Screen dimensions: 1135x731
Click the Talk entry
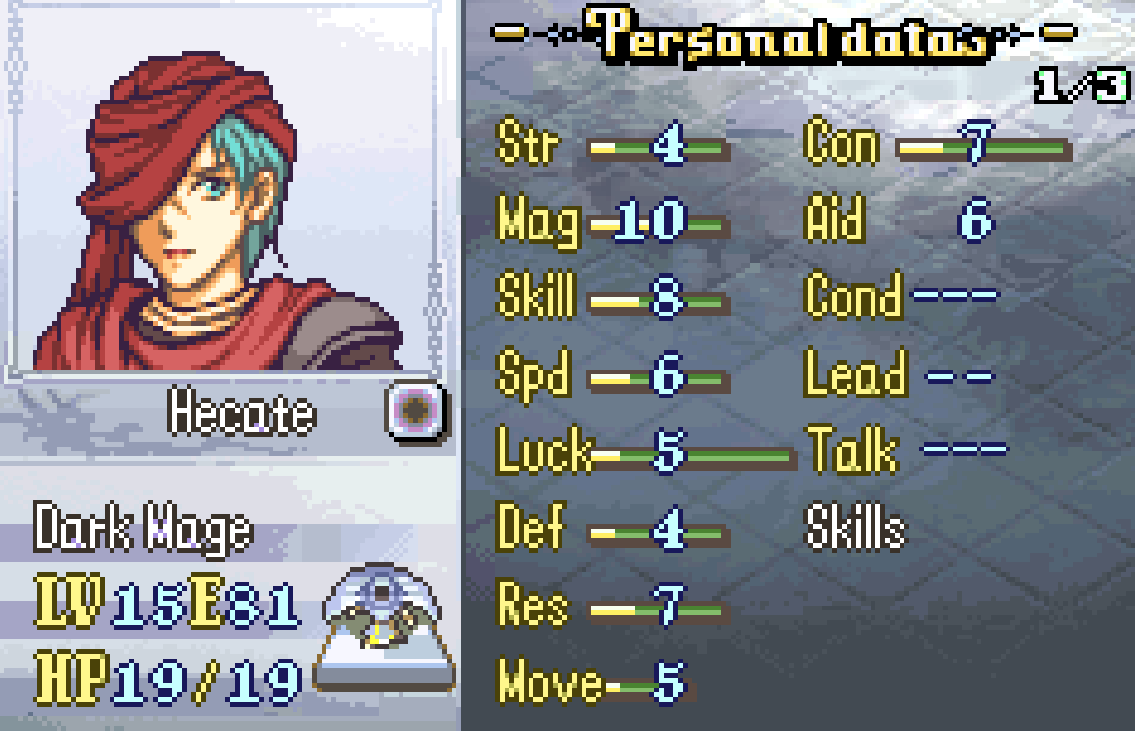[x=852, y=452]
